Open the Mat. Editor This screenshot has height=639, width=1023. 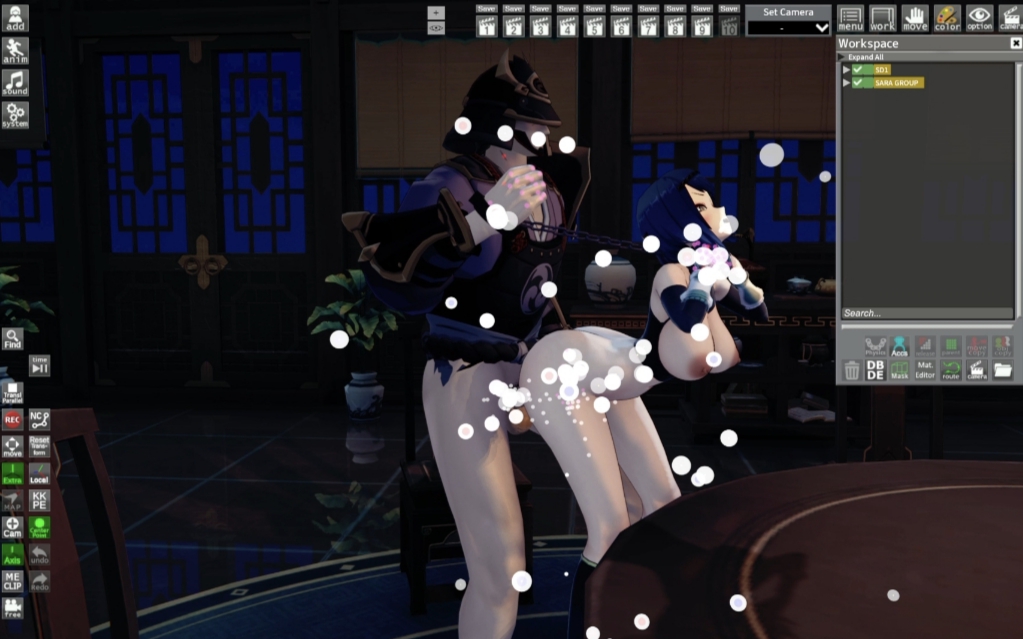click(x=925, y=370)
